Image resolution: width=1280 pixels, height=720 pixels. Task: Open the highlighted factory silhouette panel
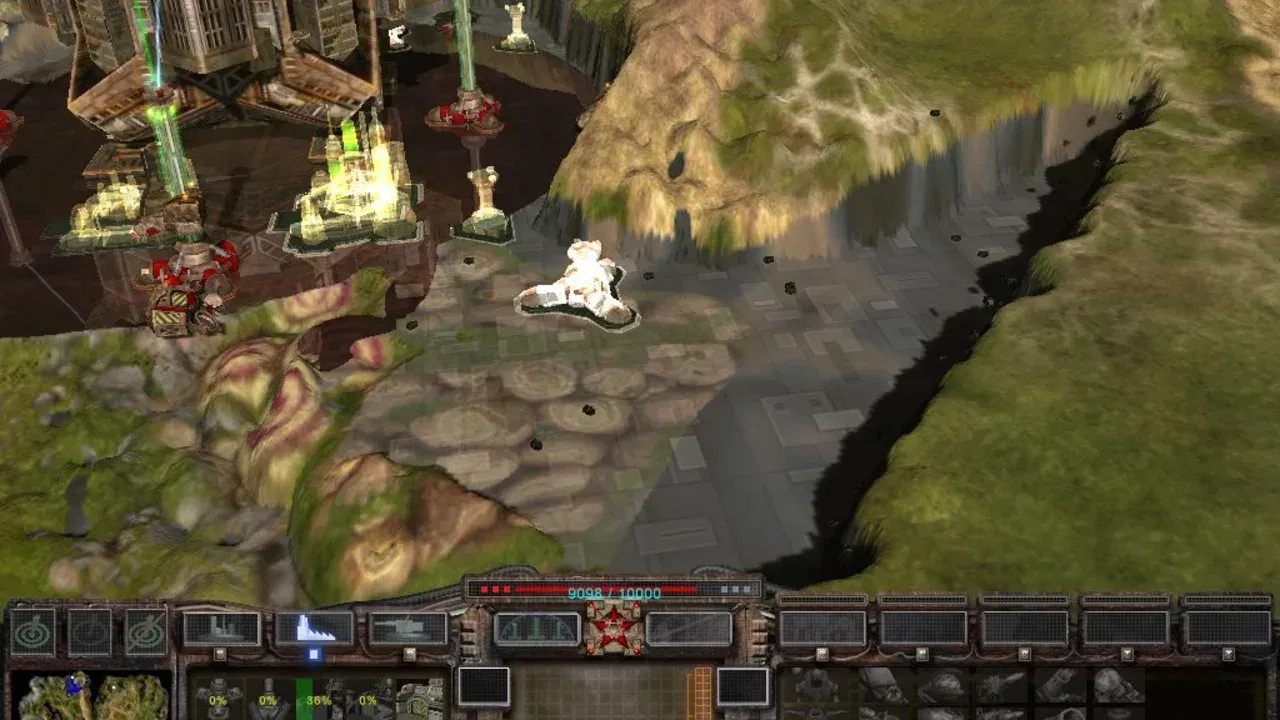coord(317,627)
